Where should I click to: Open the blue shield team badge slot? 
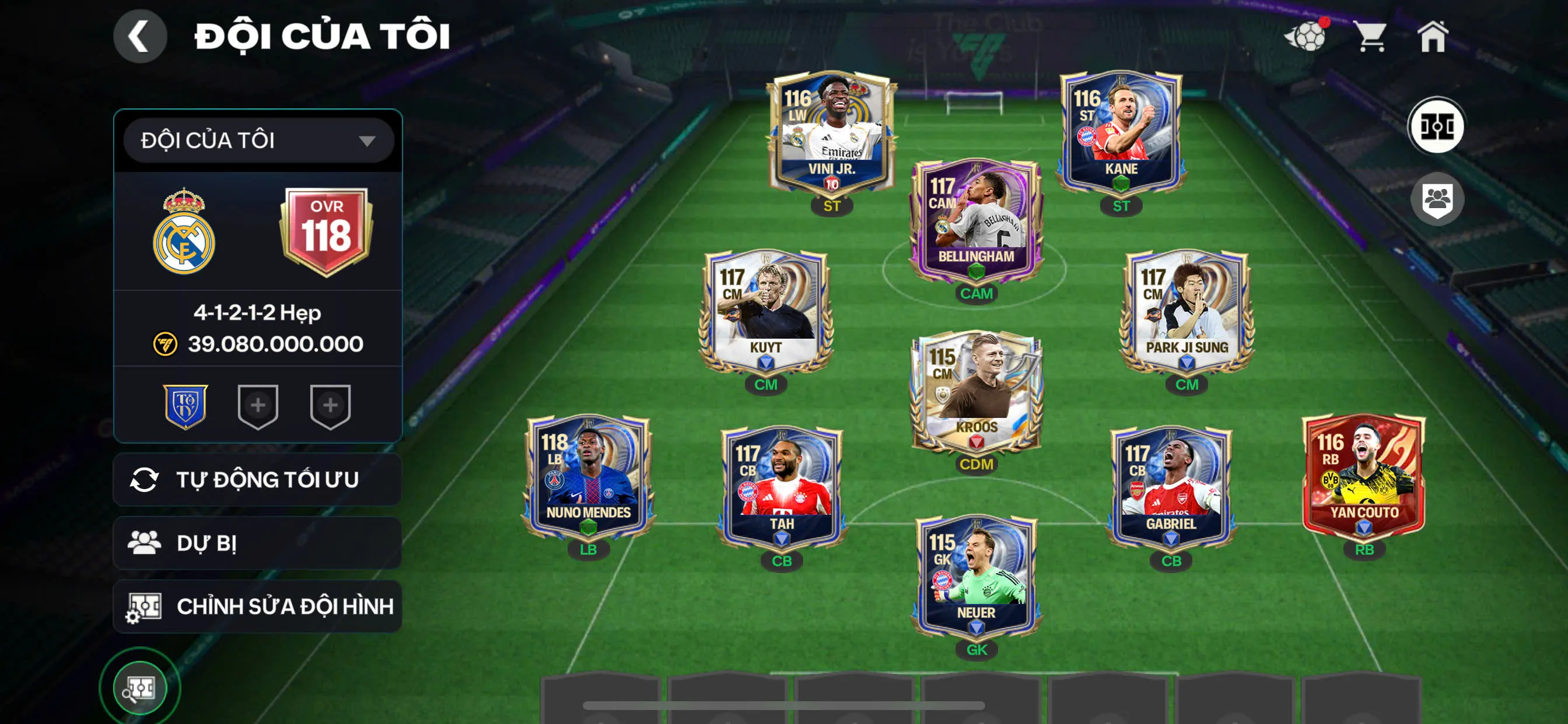point(185,406)
